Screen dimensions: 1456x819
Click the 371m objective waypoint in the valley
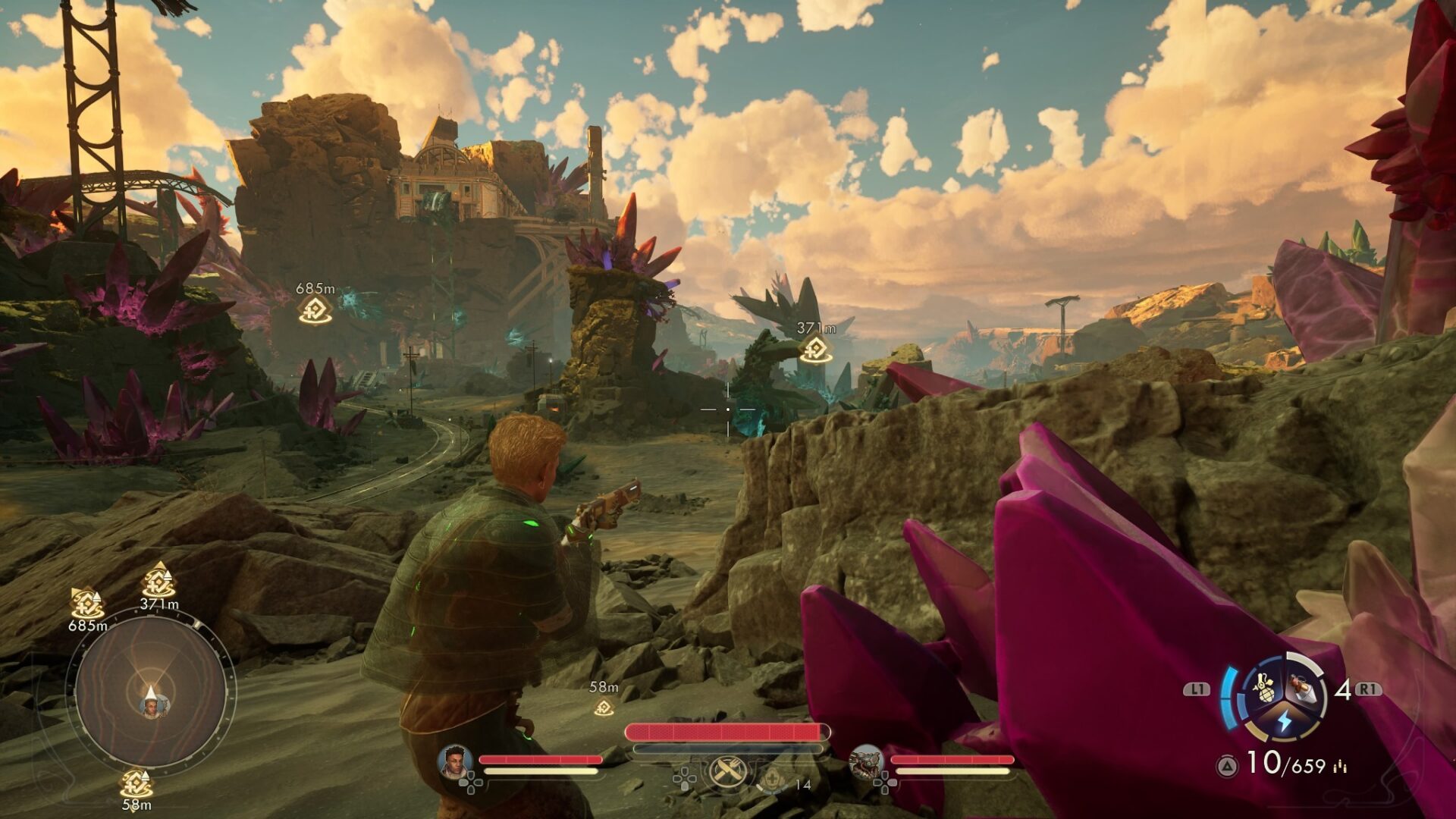point(816,349)
